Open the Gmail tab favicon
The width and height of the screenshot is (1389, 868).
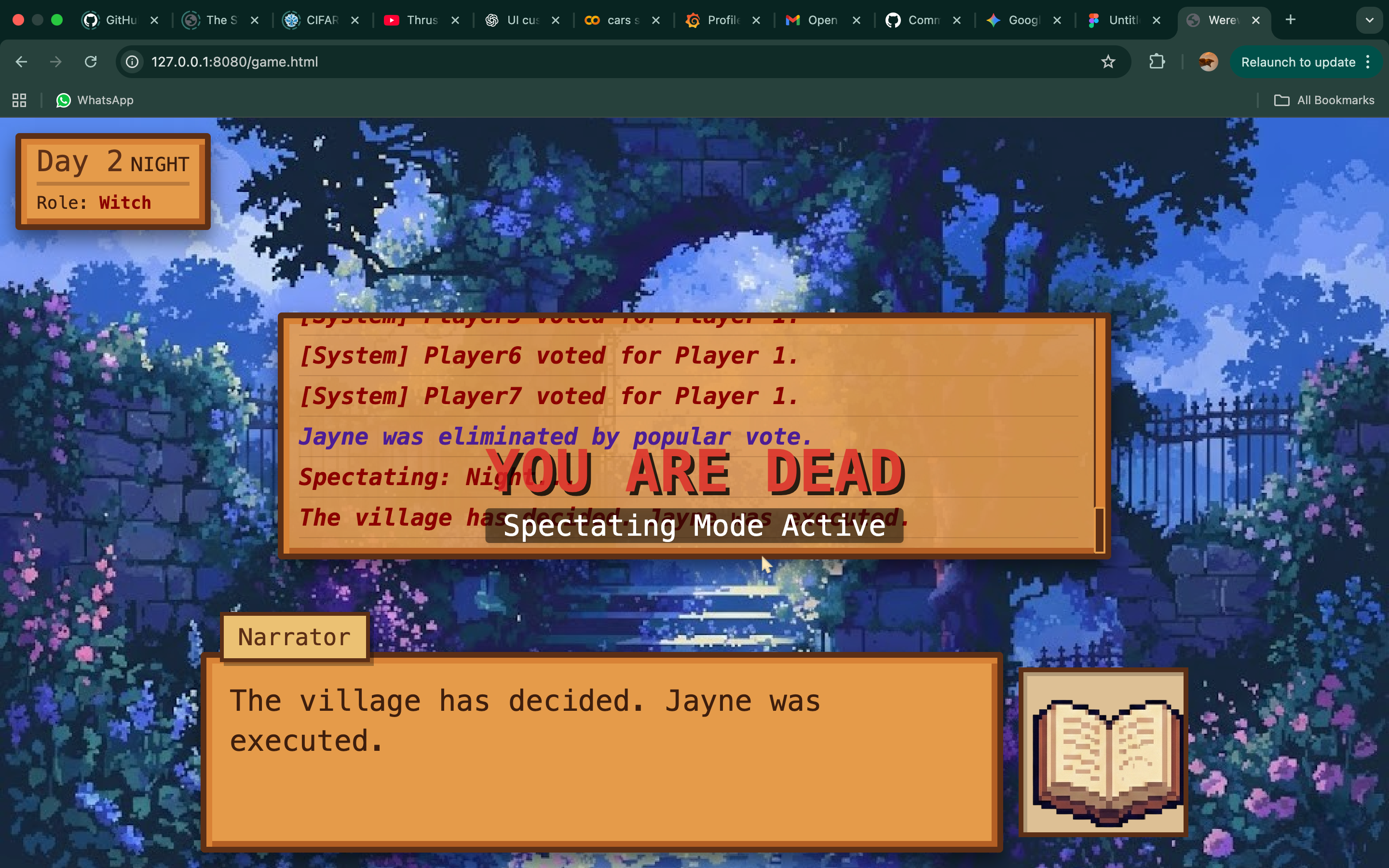[793, 20]
